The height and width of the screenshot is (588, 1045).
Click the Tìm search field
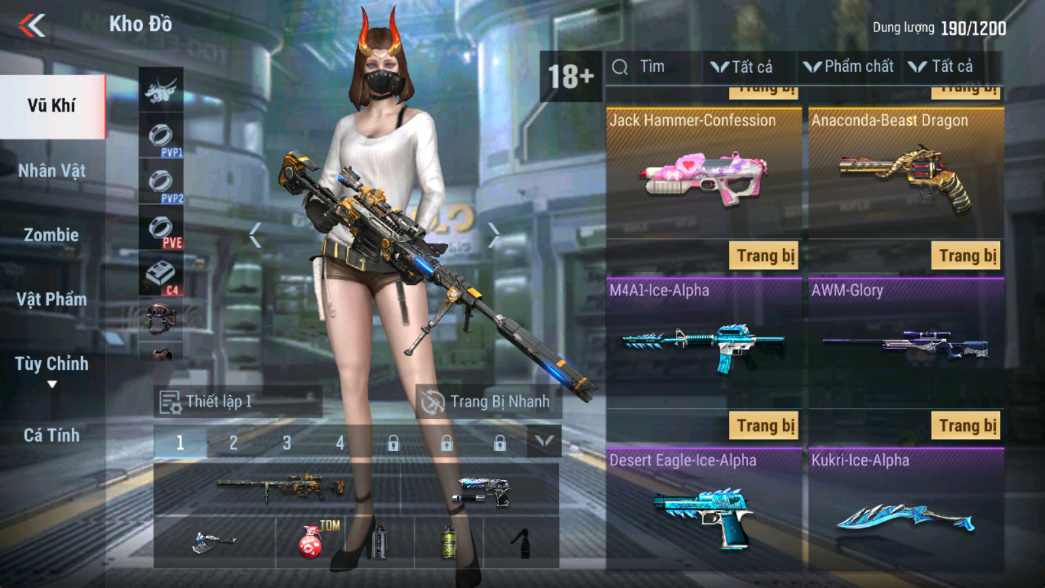point(655,67)
